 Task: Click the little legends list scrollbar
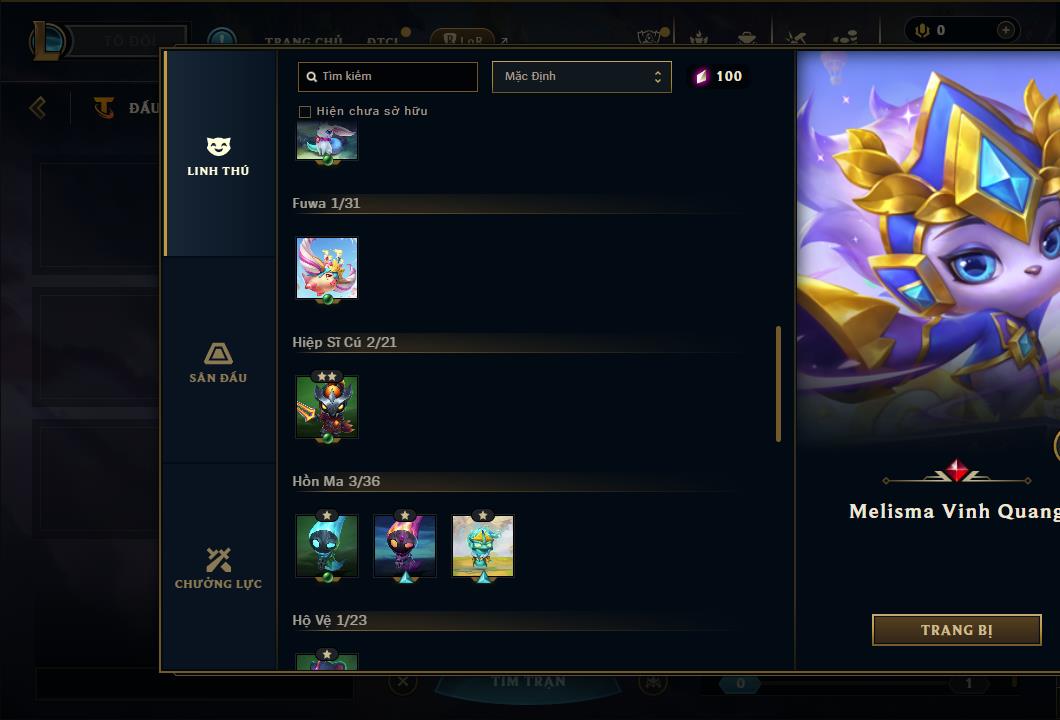point(778,384)
